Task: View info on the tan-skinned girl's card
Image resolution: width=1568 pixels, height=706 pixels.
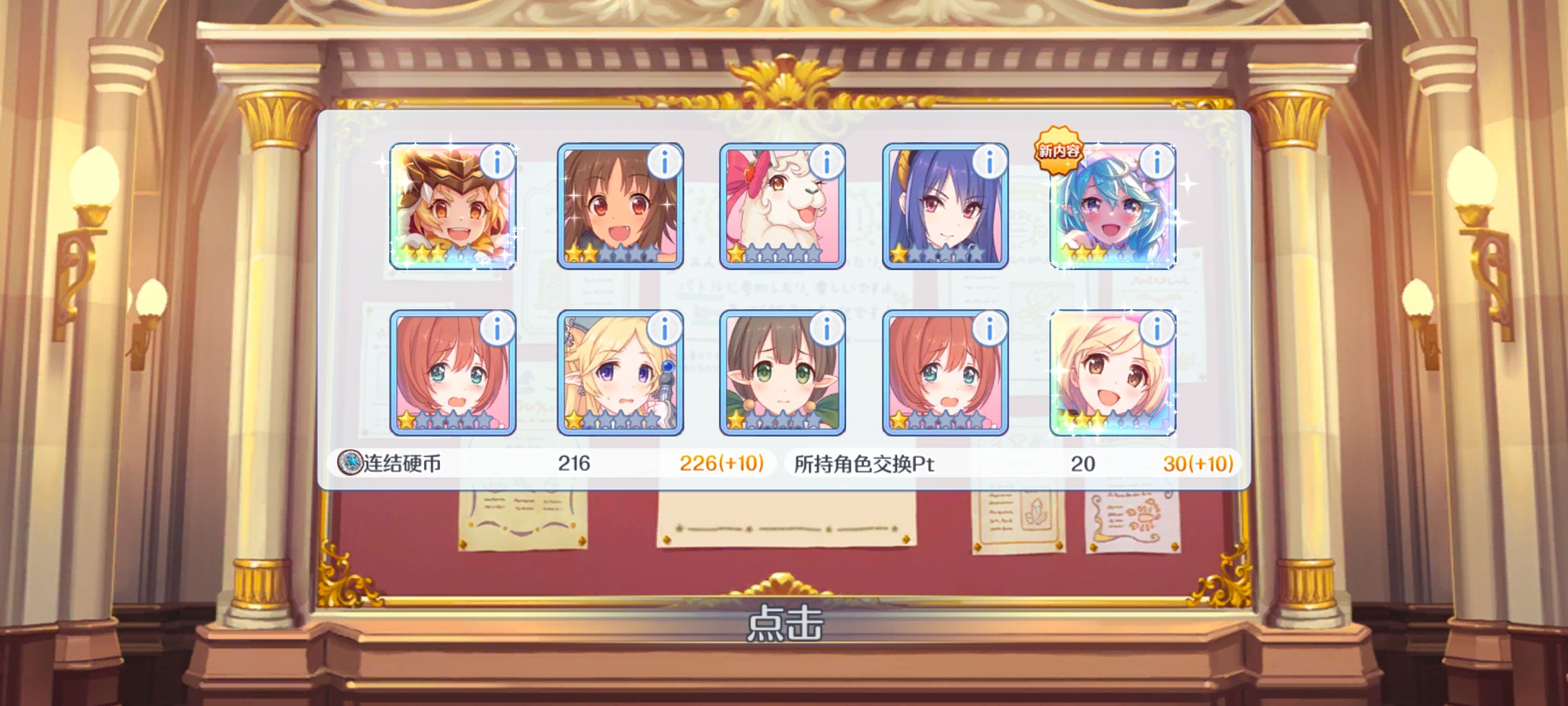Action: coord(662,160)
